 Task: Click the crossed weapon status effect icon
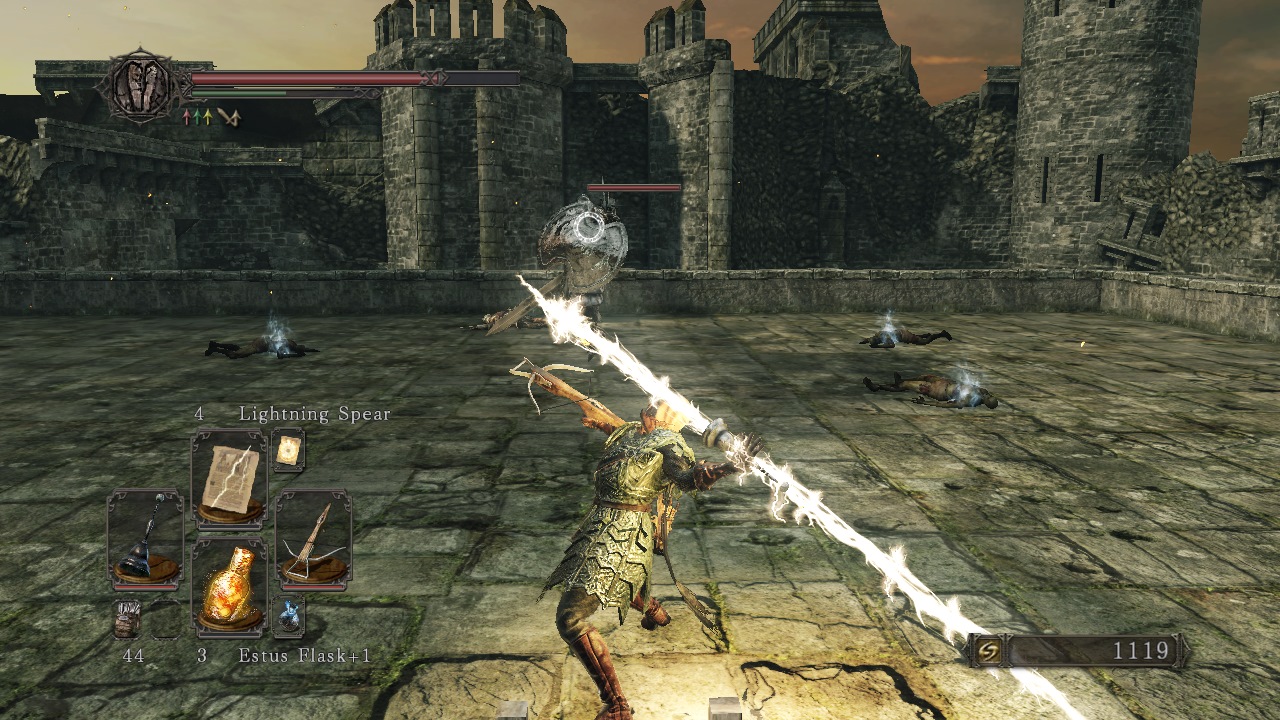(x=230, y=118)
